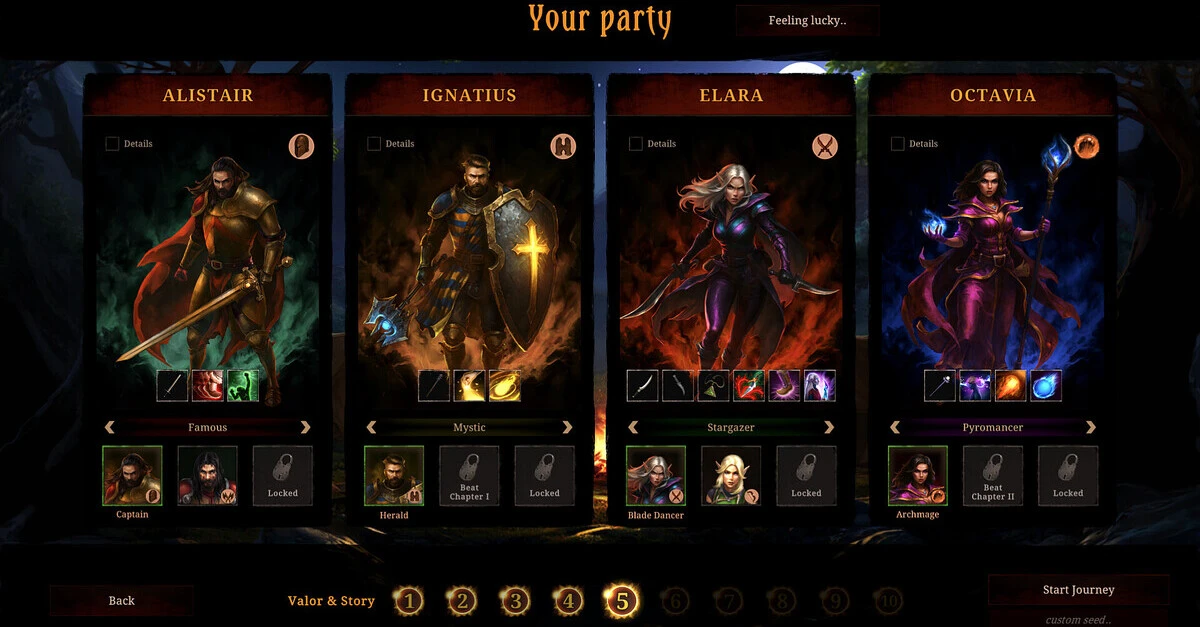Pick Elara's Blade Dancer portrait
Viewport: 1200px width, 627px height.
[x=656, y=476]
